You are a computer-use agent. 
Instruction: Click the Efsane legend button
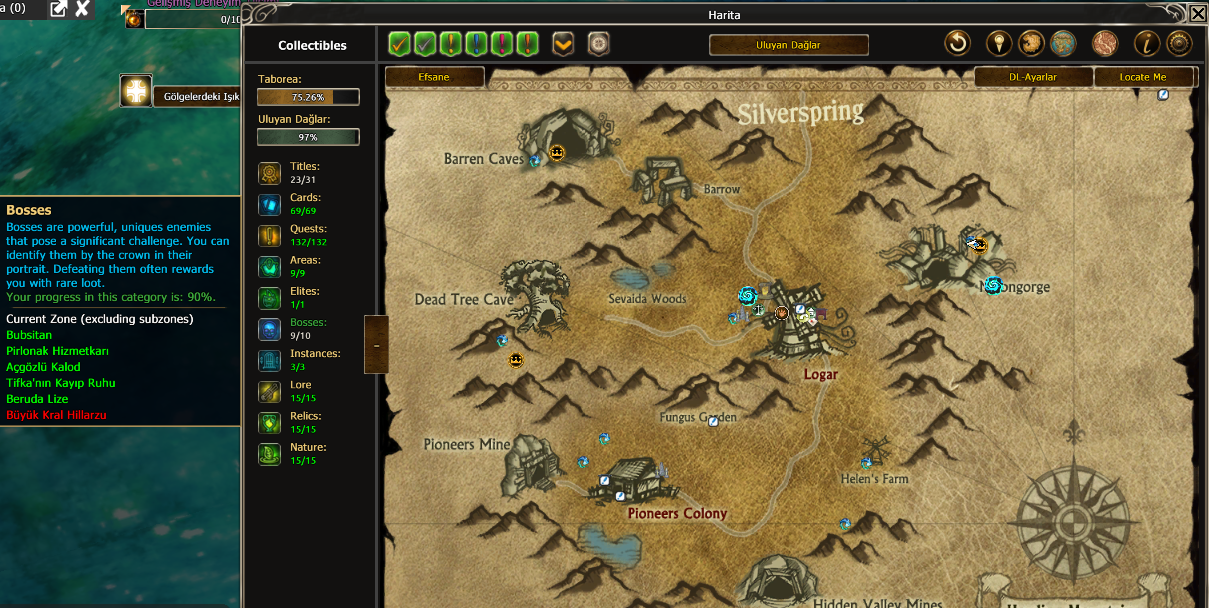434,77
